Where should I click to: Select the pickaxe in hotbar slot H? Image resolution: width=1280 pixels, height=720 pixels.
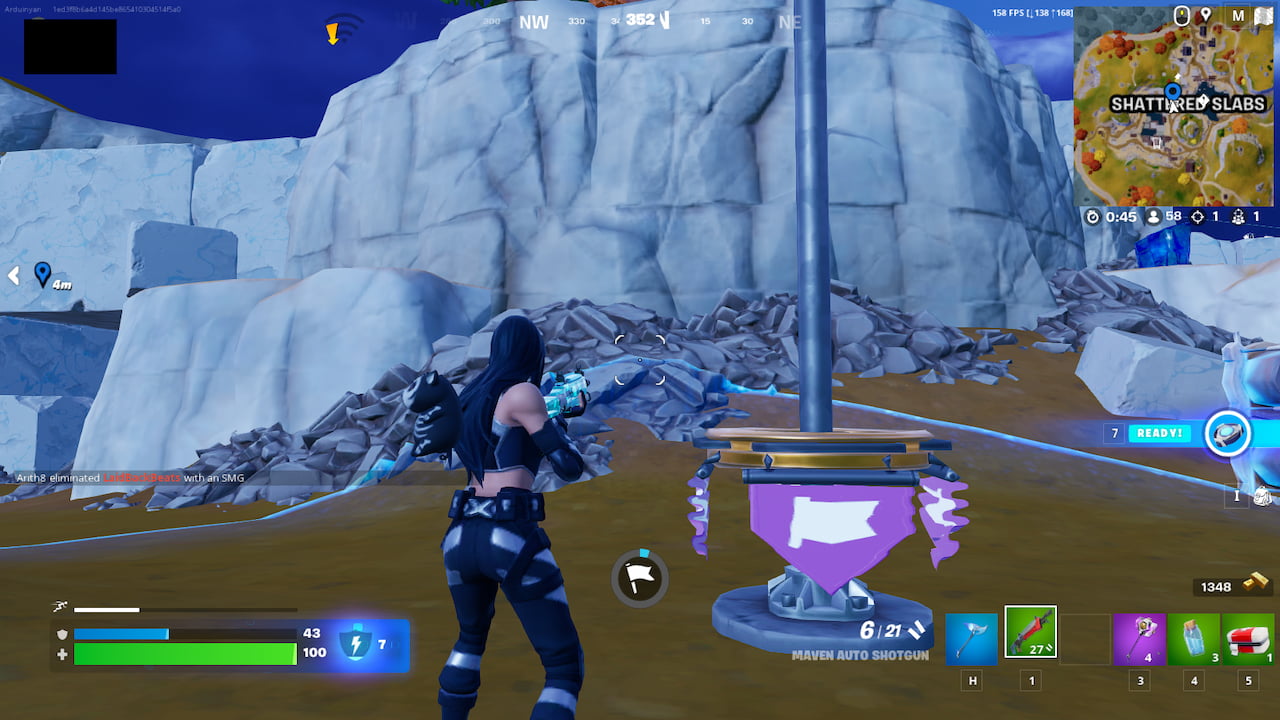(x=971, y=639)
